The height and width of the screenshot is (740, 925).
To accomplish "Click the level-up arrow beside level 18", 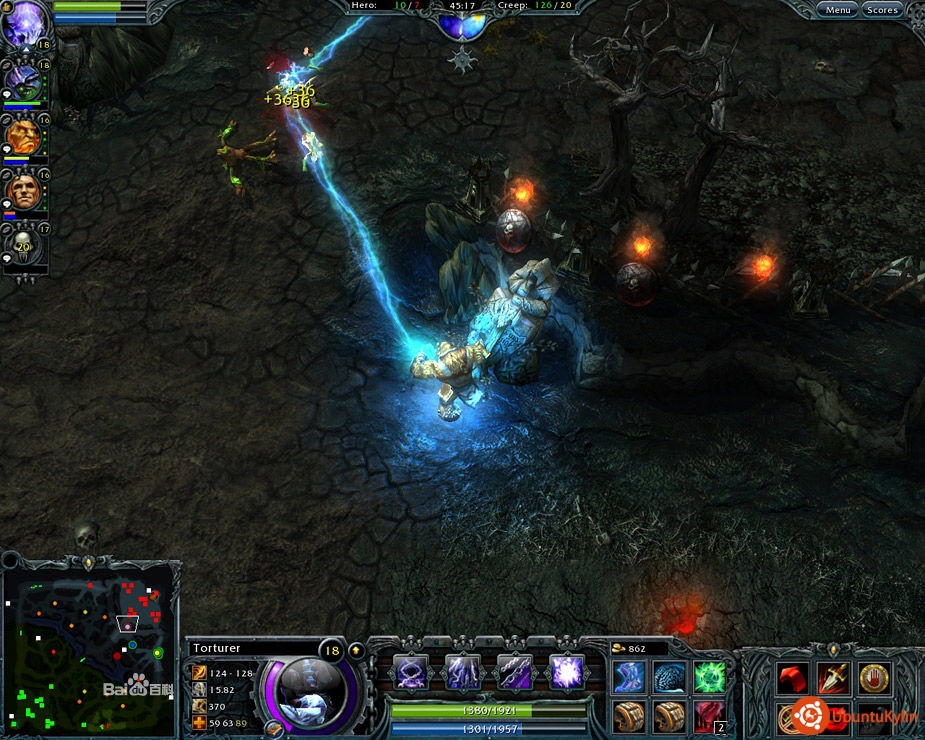I will pos(355,650).
